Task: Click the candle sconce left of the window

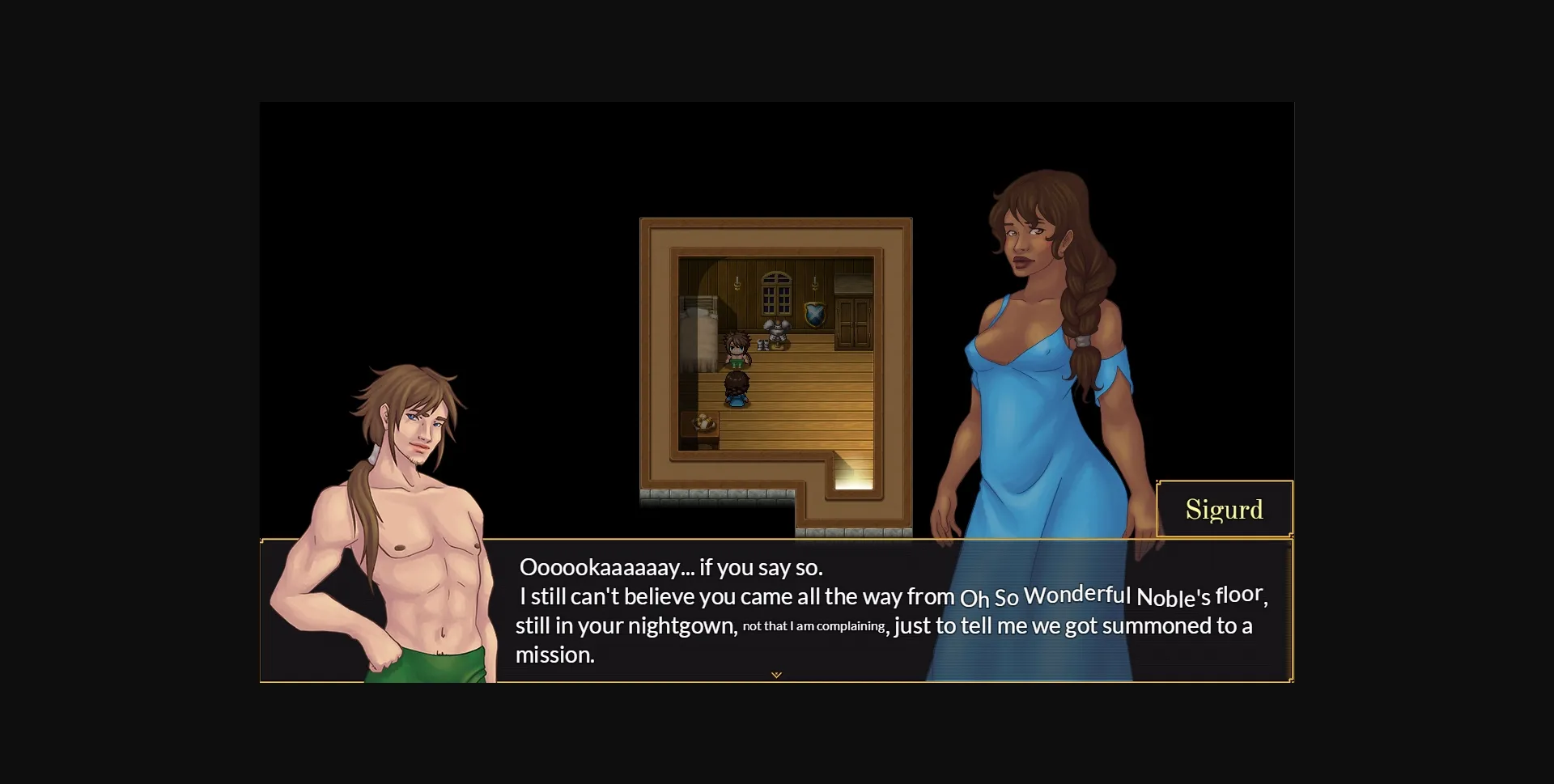Action: 736,282
